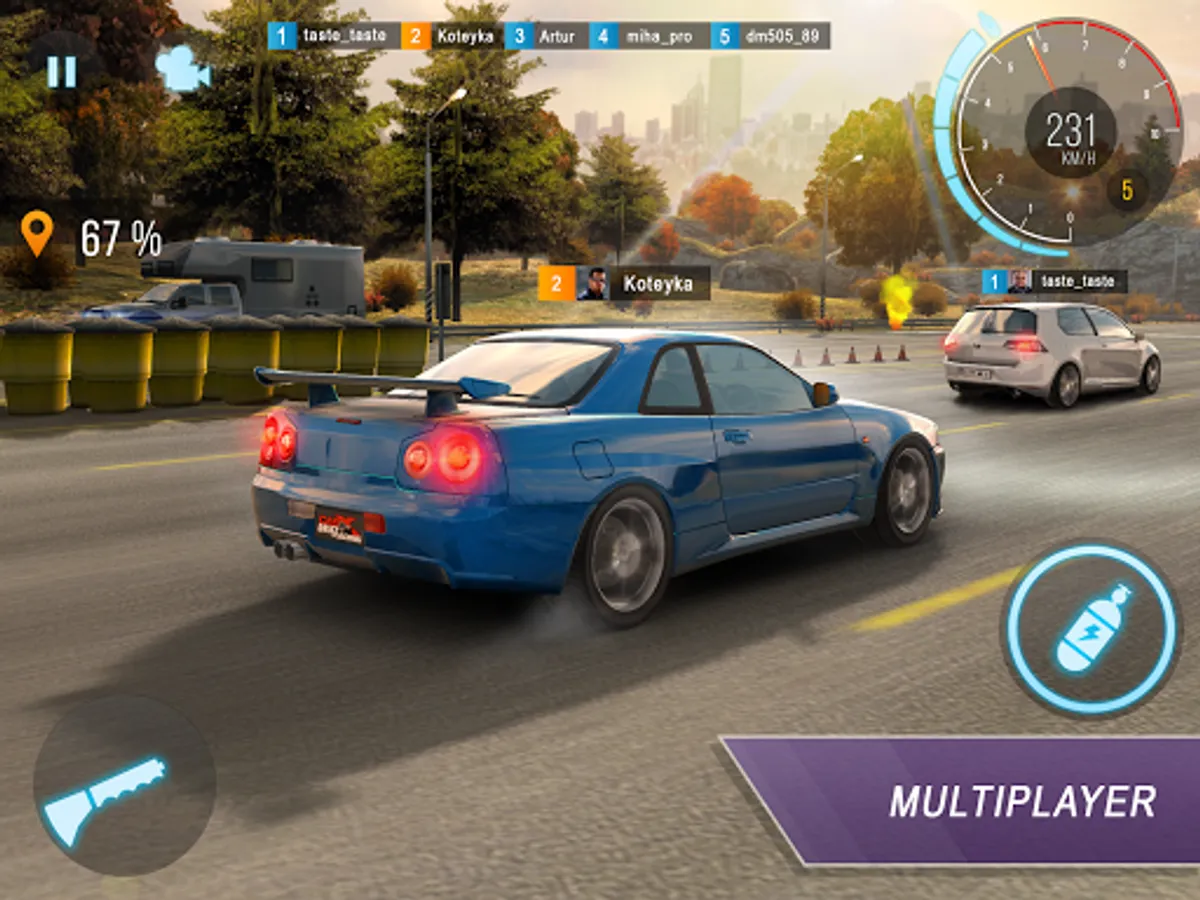Pause the race
Image resolution: width=1200 pixels, height=900 pixels.
click(62, 71)
